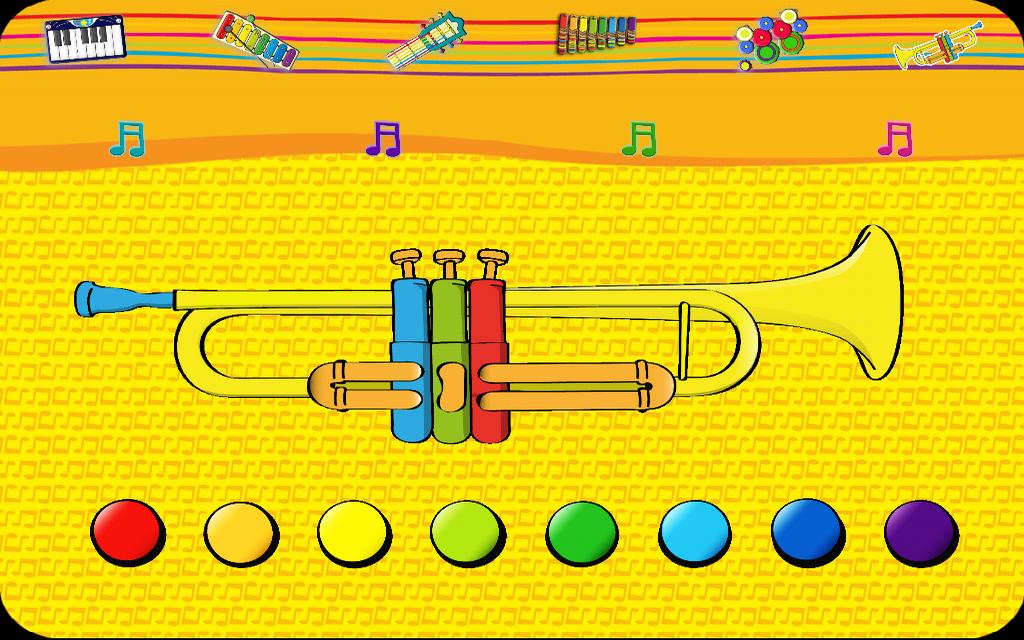Screen dimensions: 1024x640
Task: Open the rainbow colored bars instrument
Action: coord(597,31)
